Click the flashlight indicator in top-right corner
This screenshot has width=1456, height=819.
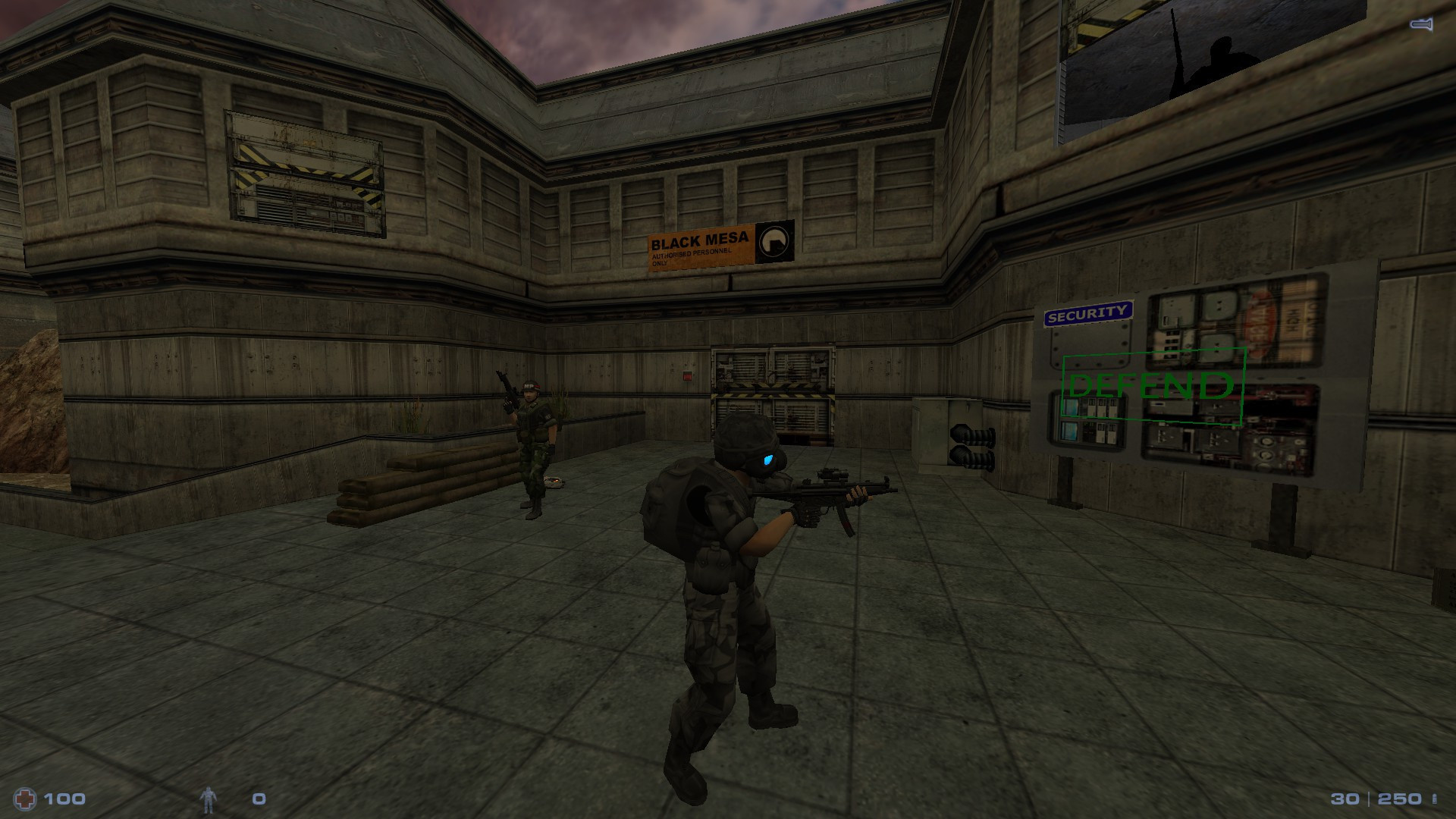[1420, 26]
